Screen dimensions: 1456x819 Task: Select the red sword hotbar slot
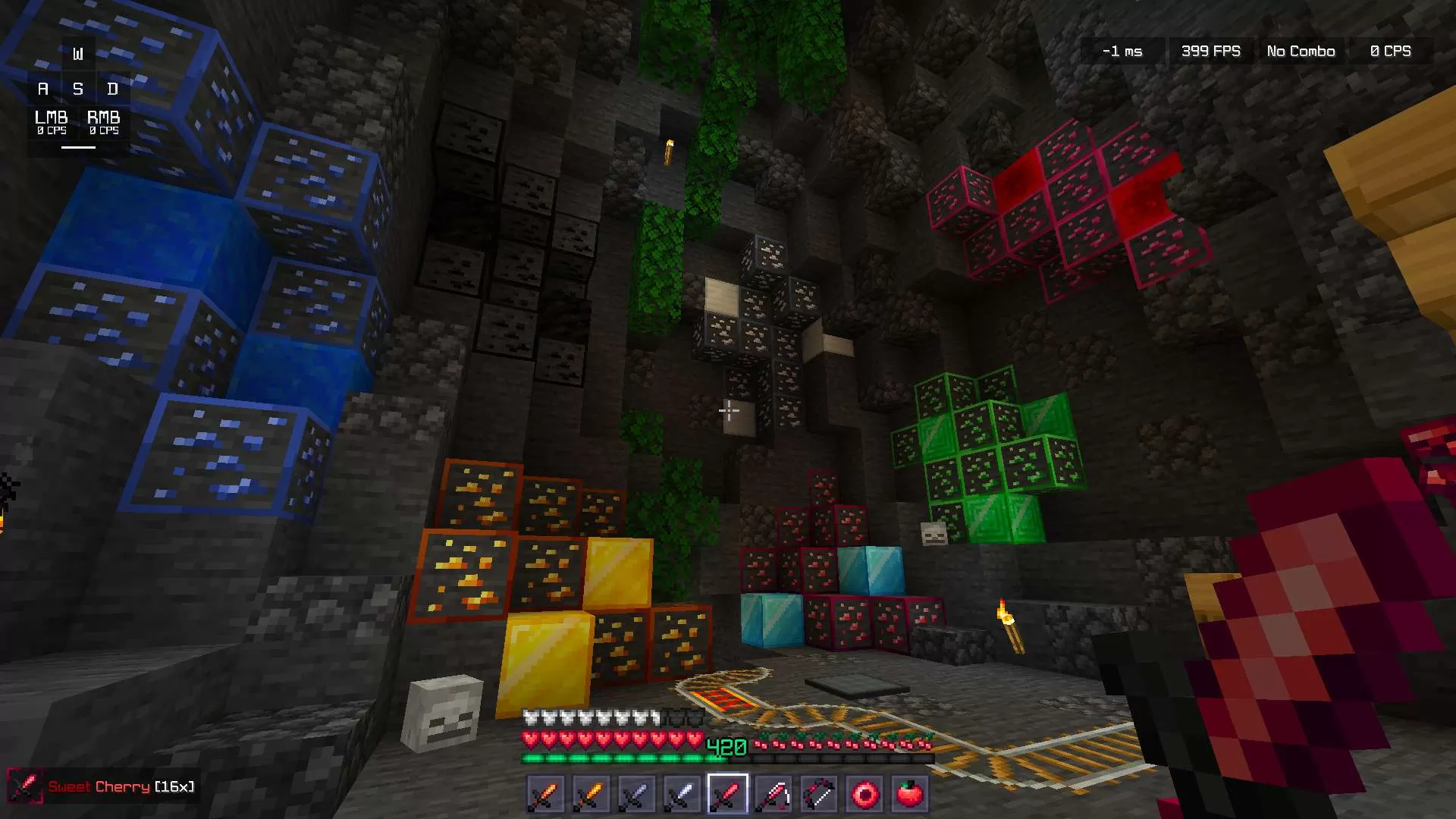727,794
